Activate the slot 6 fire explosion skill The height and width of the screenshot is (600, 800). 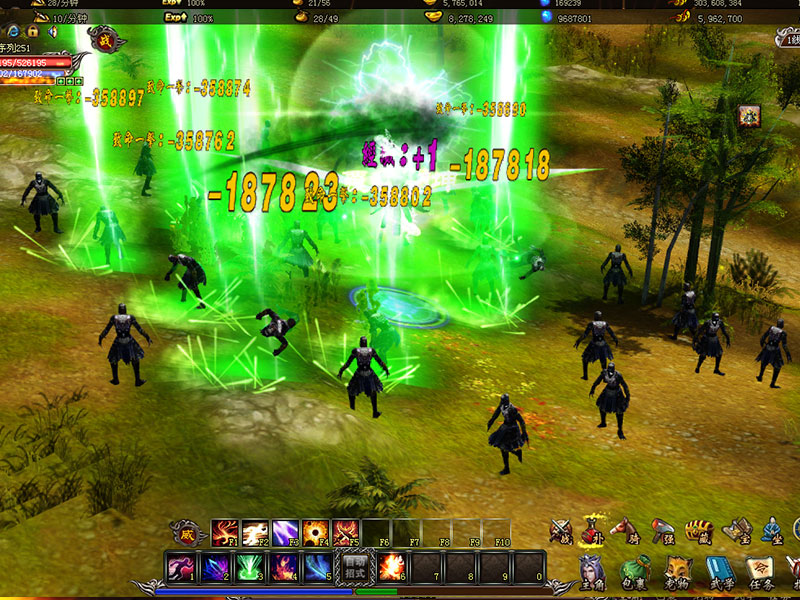(x=390, y=567)
